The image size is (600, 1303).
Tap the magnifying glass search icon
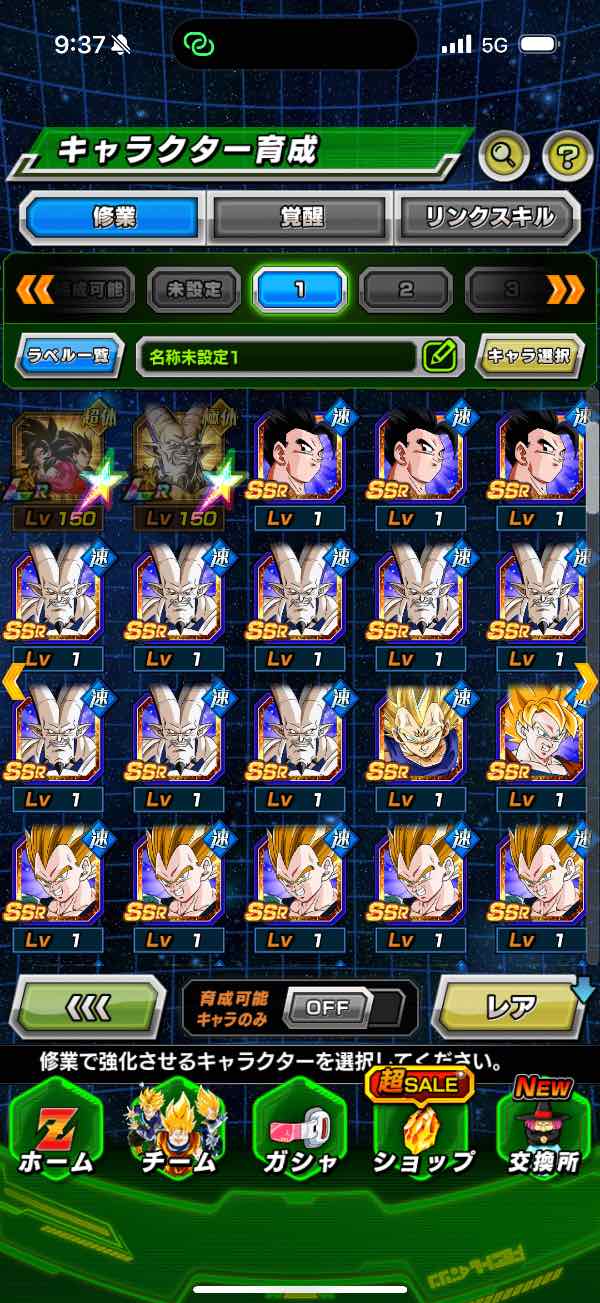[x=505, y=154]
